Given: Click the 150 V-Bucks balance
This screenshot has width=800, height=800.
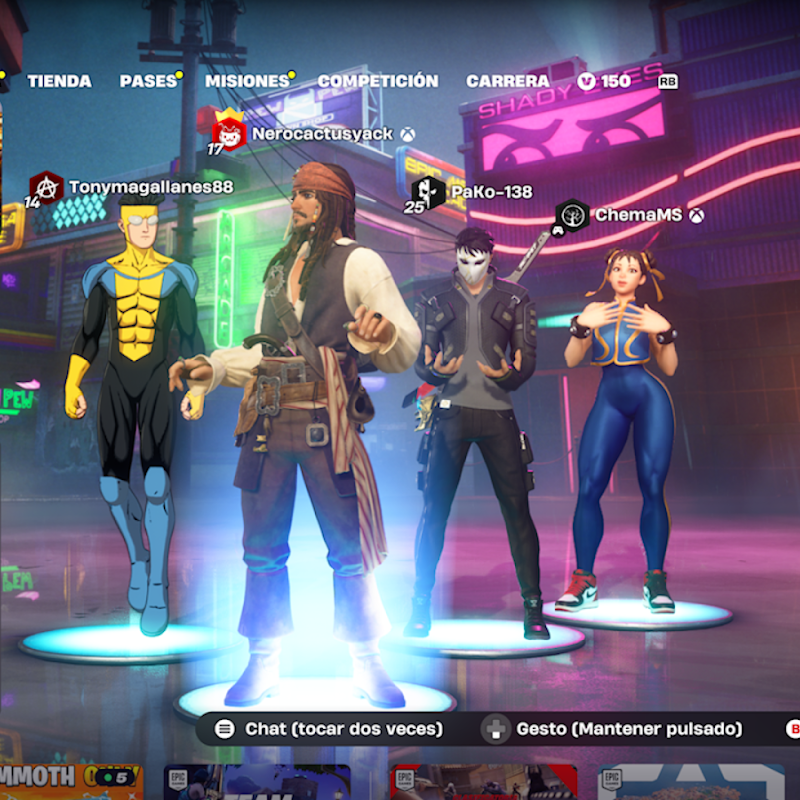Looking at the screenshot, I should (605, 81).
